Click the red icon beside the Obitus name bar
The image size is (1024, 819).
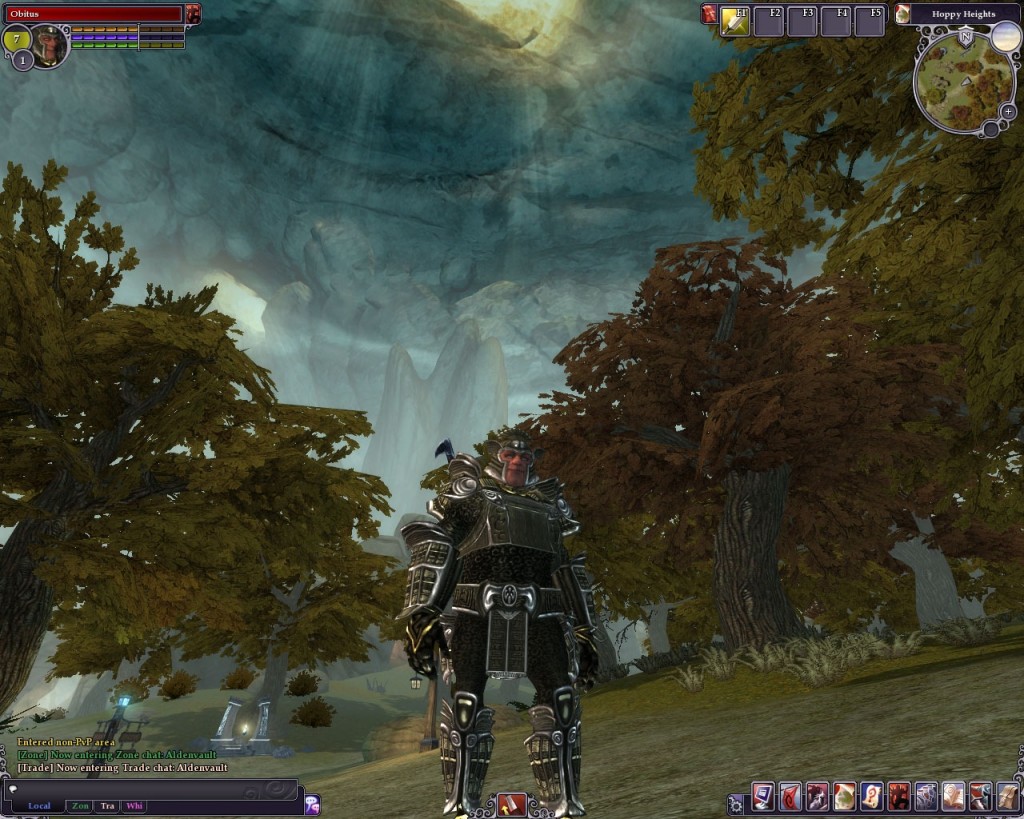point(192,14)
